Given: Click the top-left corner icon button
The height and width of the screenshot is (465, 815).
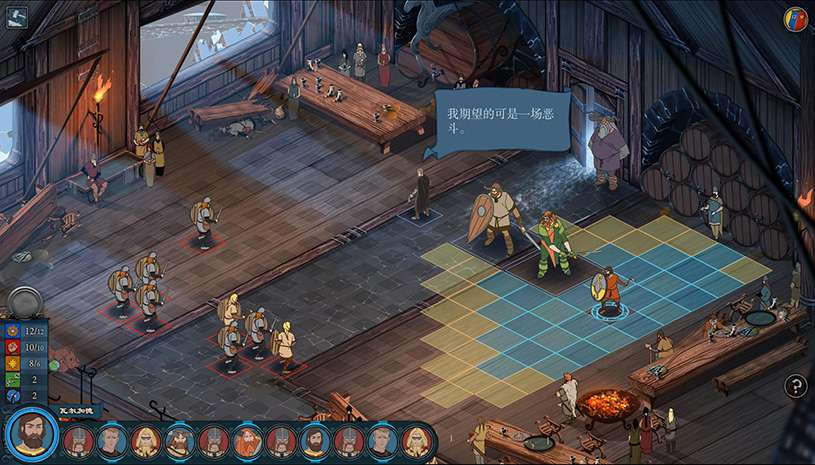Looking at the screenshot, I should pyautogui.click(x=17, y=16).
